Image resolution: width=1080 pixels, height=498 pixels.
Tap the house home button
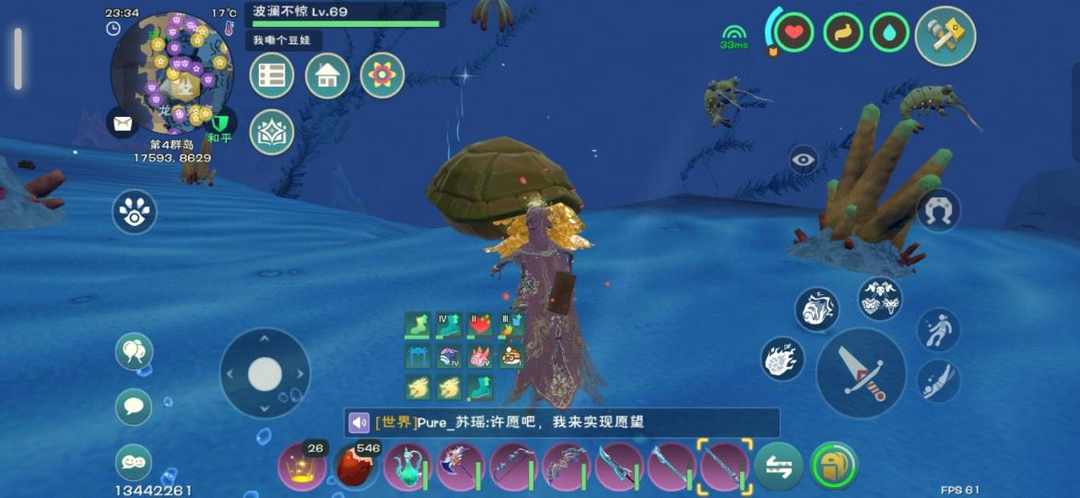tap(327, 76)
